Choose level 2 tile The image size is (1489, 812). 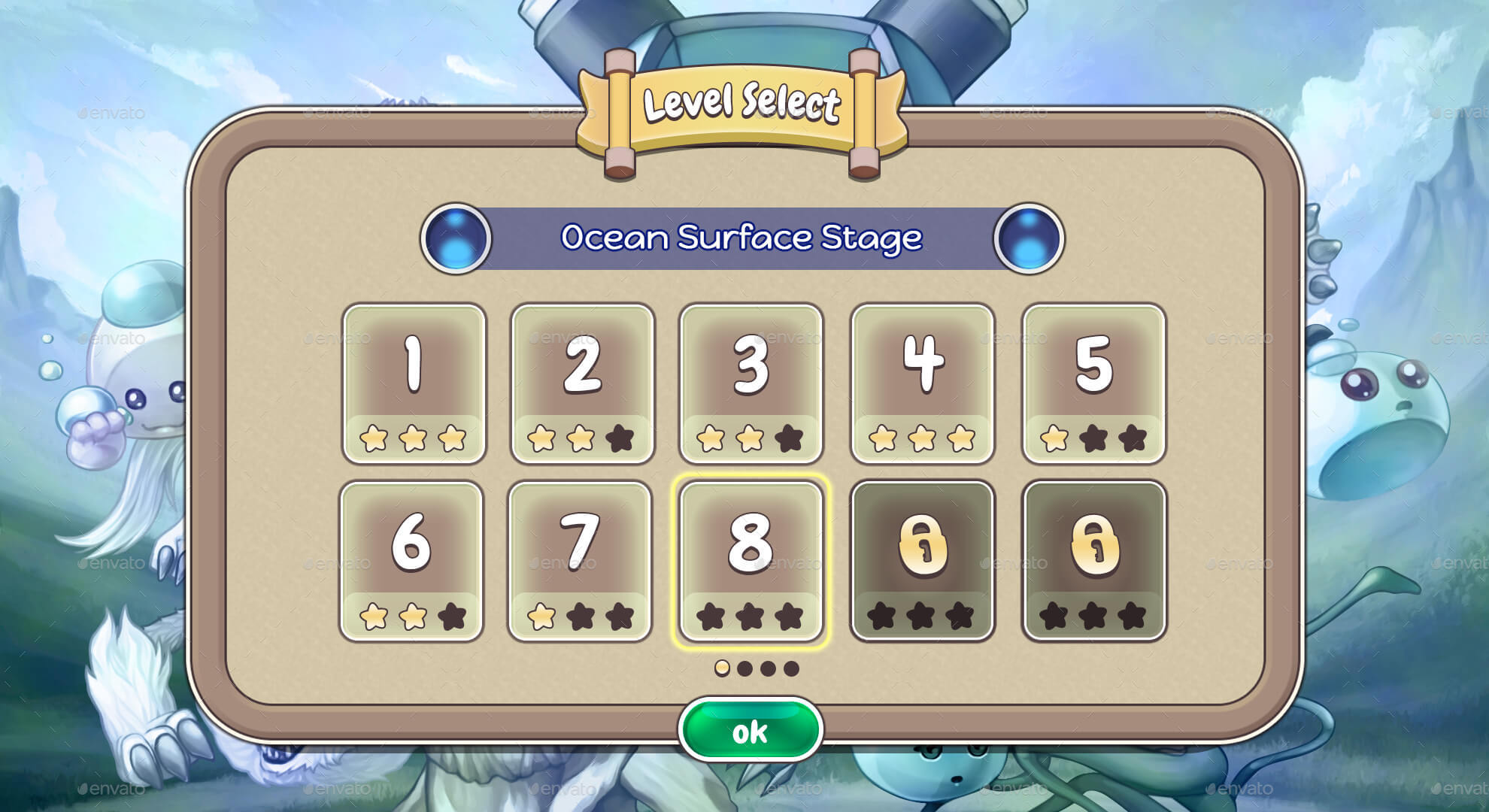(x=582, y=383)
